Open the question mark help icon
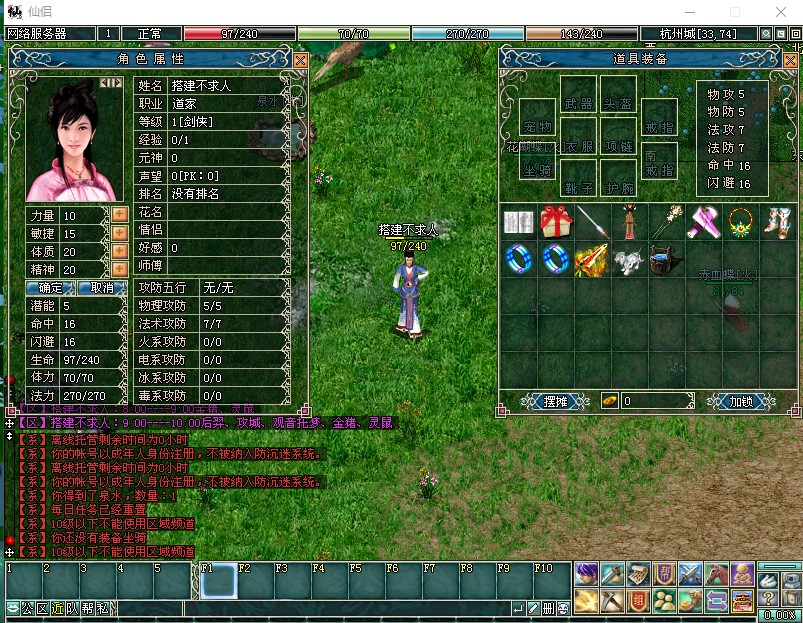This screenshot has height=623, width=803. [769, 599]
